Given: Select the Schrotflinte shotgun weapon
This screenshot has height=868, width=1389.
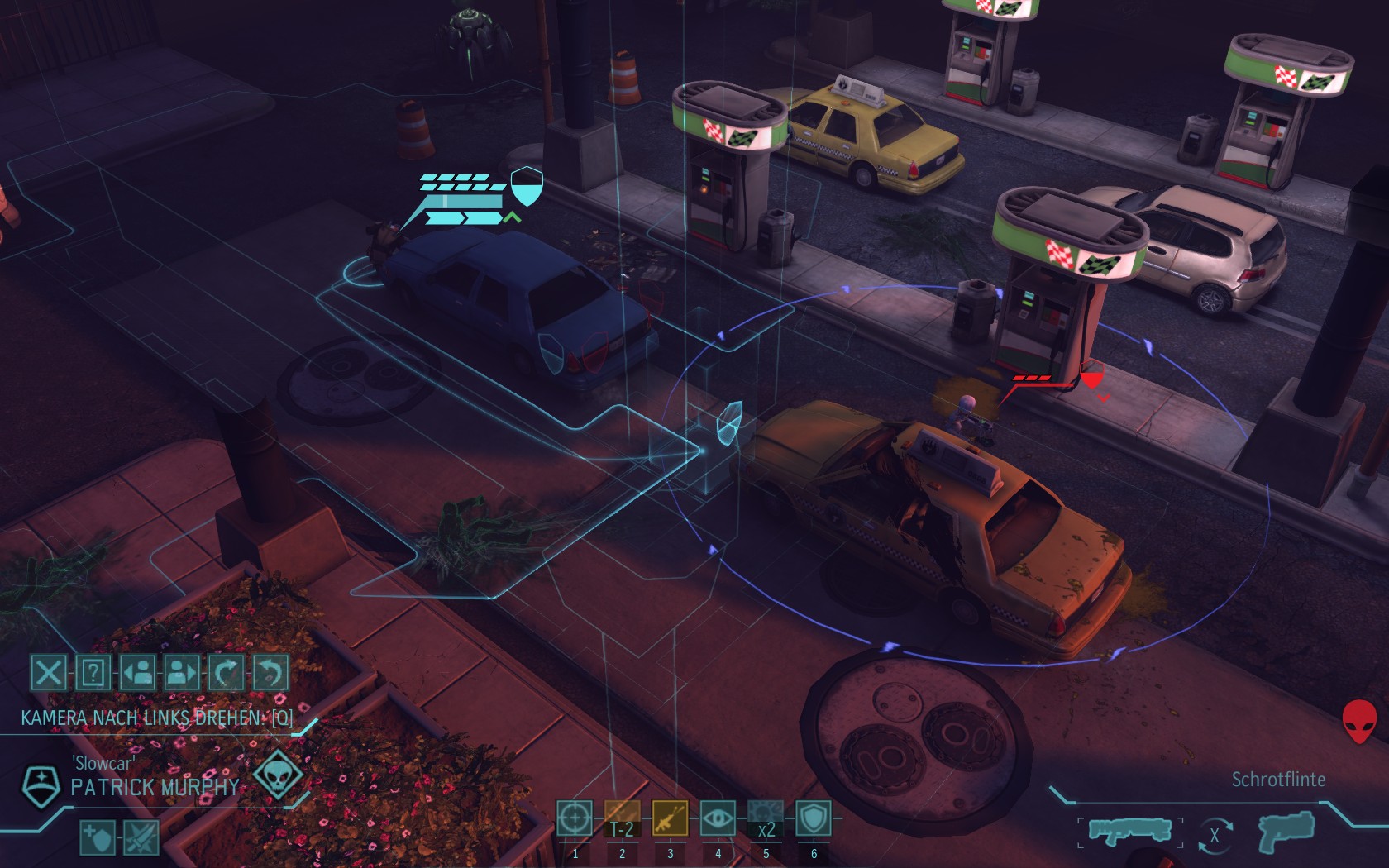Looking at the screenshot, I should [x=1129, y=831].
